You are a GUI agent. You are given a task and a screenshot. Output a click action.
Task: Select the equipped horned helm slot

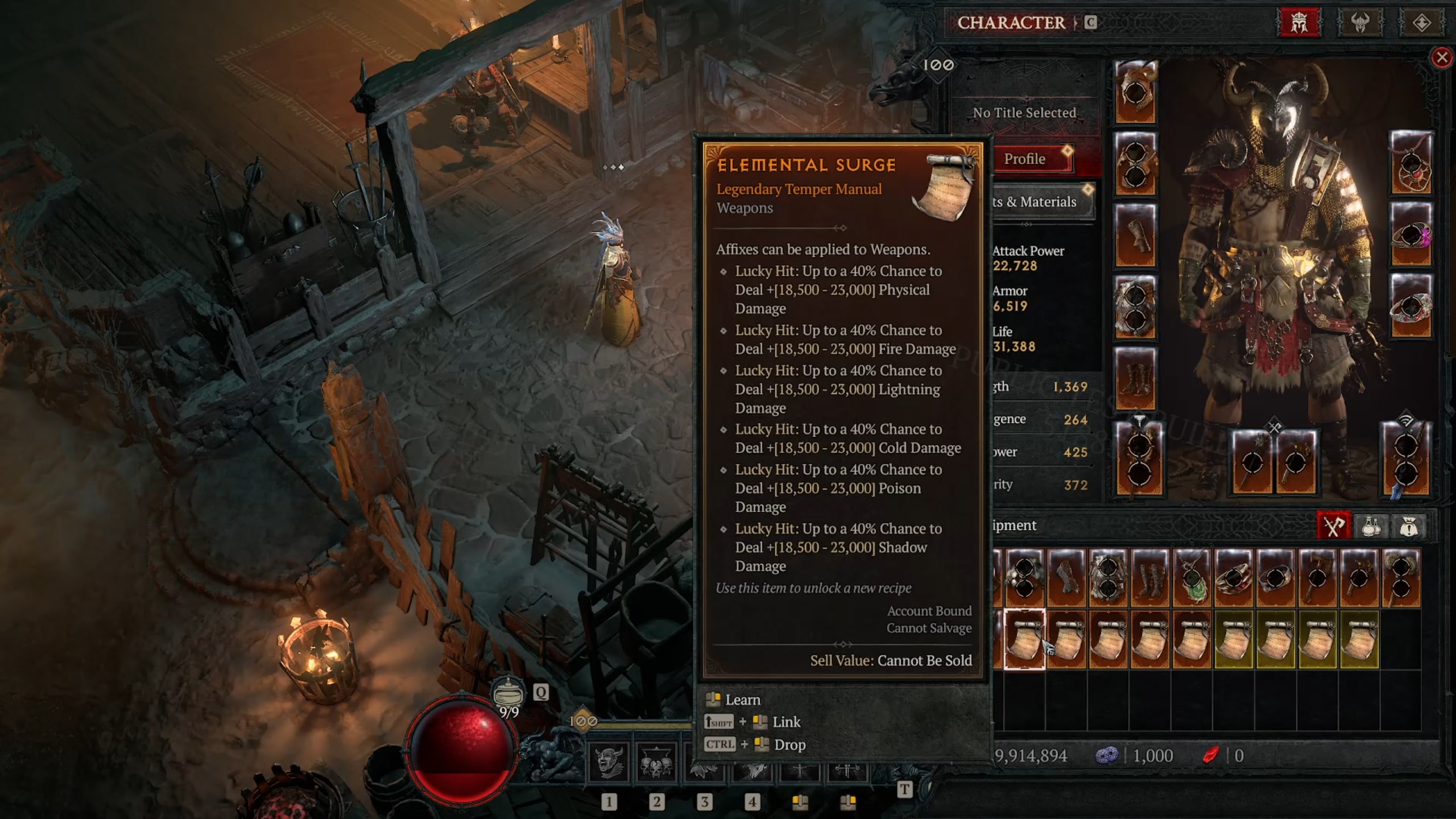coord(1135,92)
